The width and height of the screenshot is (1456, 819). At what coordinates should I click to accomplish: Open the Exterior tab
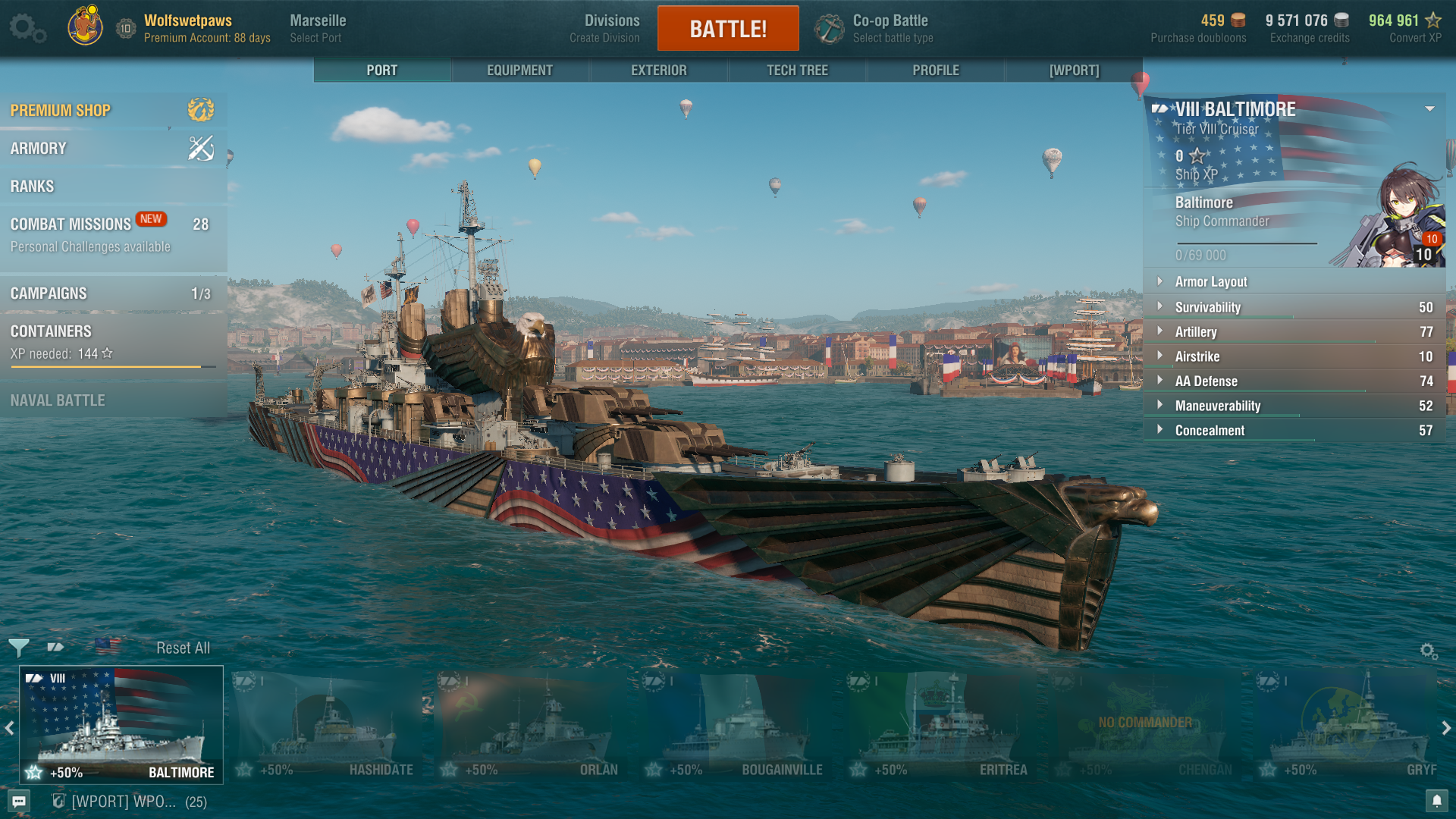[658, 71]
